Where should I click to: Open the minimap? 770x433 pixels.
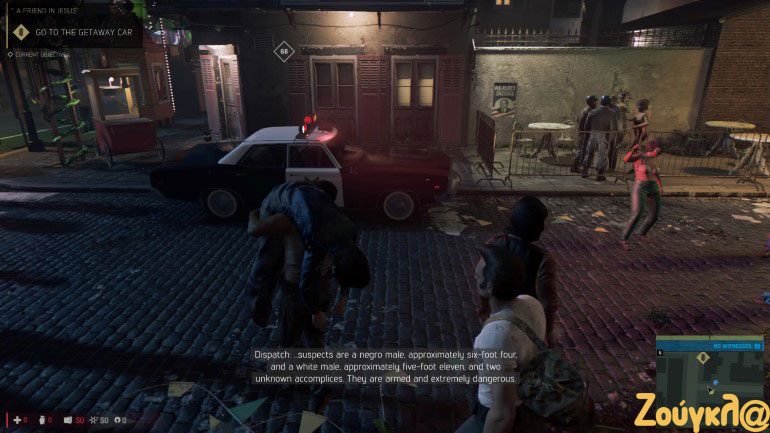click(x=708, y=372)
